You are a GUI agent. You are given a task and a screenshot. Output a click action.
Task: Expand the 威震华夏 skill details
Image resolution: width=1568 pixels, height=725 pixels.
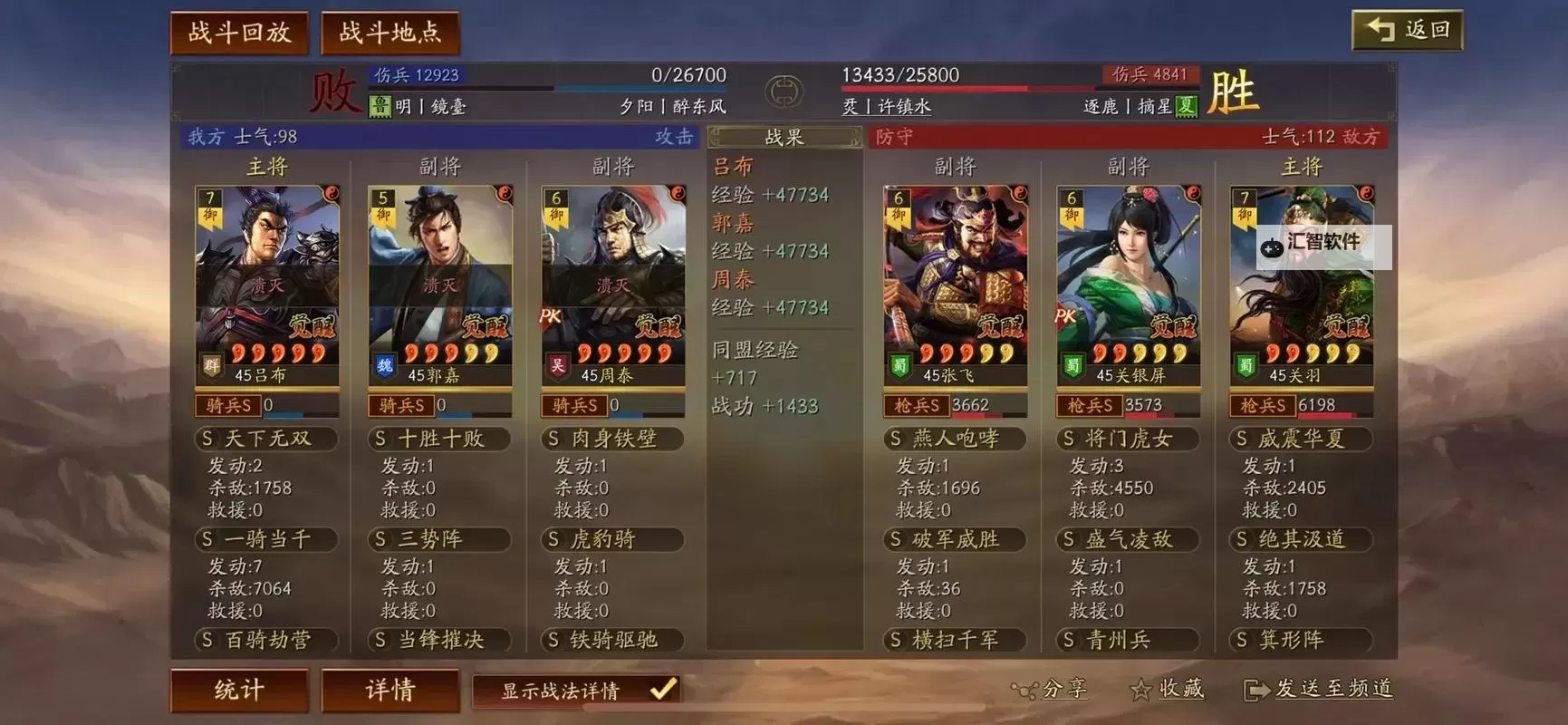[1300, 439]
